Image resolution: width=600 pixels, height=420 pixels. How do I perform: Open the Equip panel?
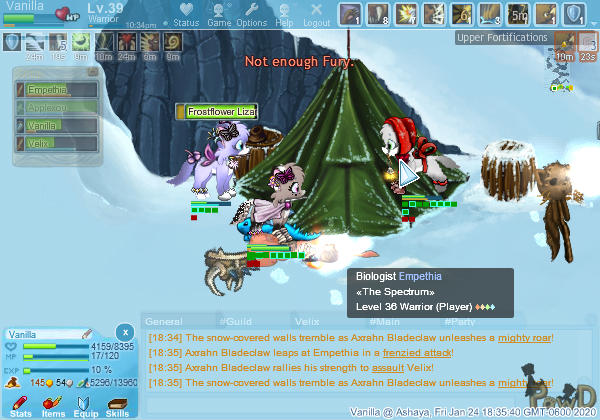(x=86, y=406)
